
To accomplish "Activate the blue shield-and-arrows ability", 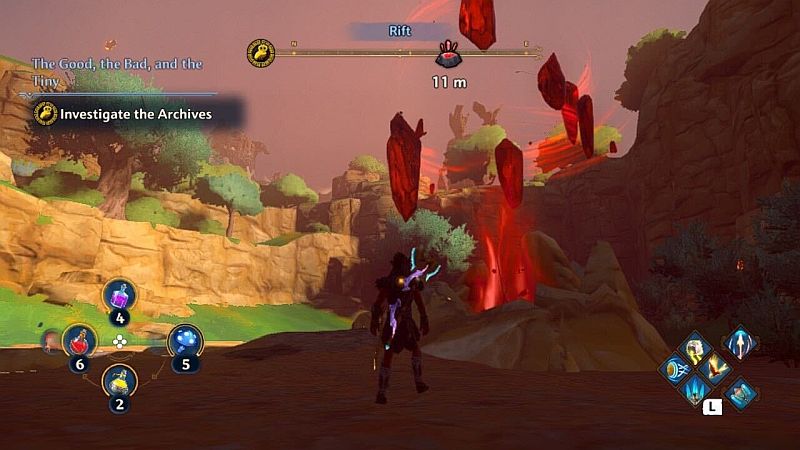I will pyautogui.click(x=673, y=370).
